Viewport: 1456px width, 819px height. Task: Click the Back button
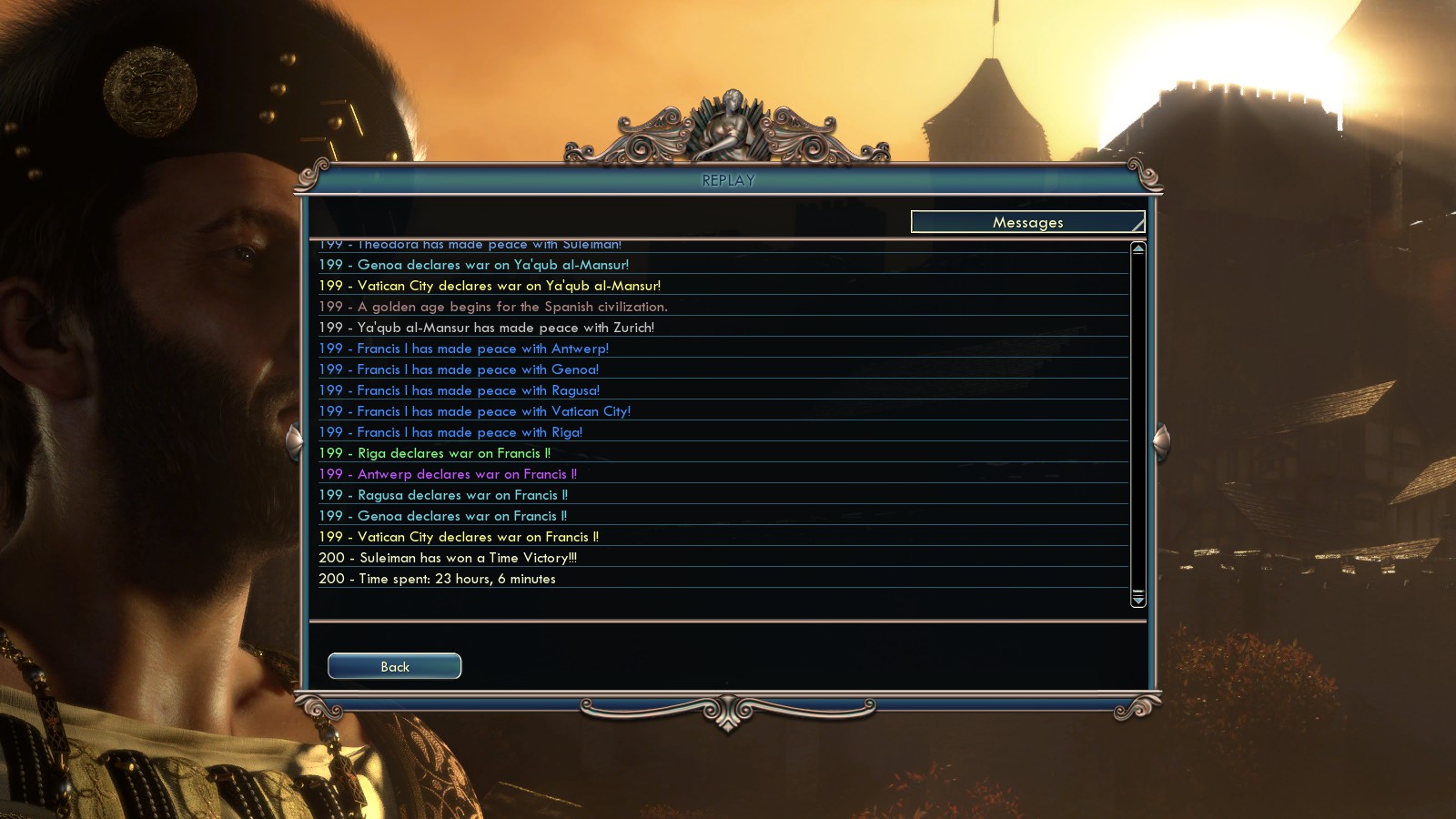394,666
